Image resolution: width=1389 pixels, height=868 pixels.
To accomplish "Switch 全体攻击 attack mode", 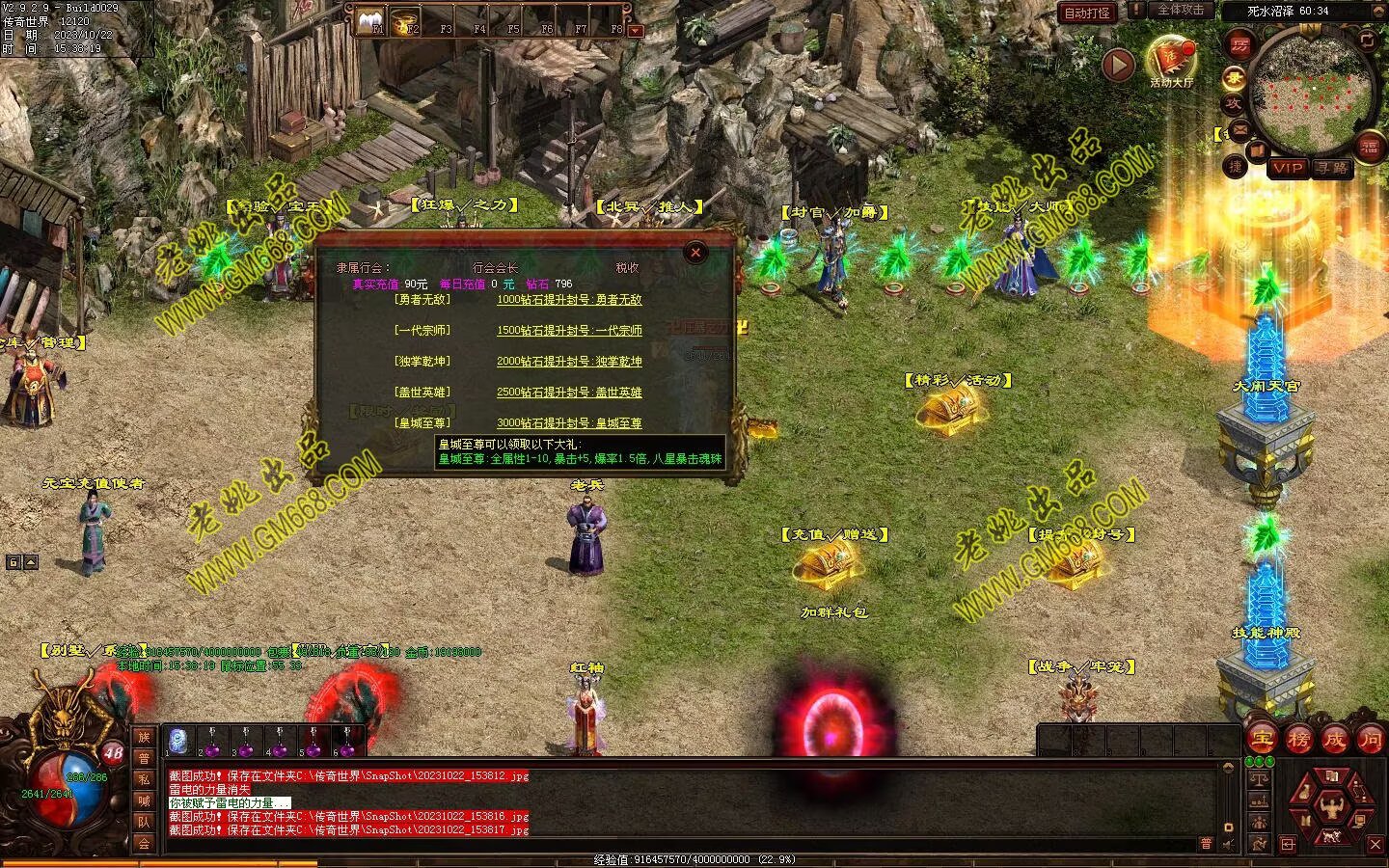I will click(1180, 10).
